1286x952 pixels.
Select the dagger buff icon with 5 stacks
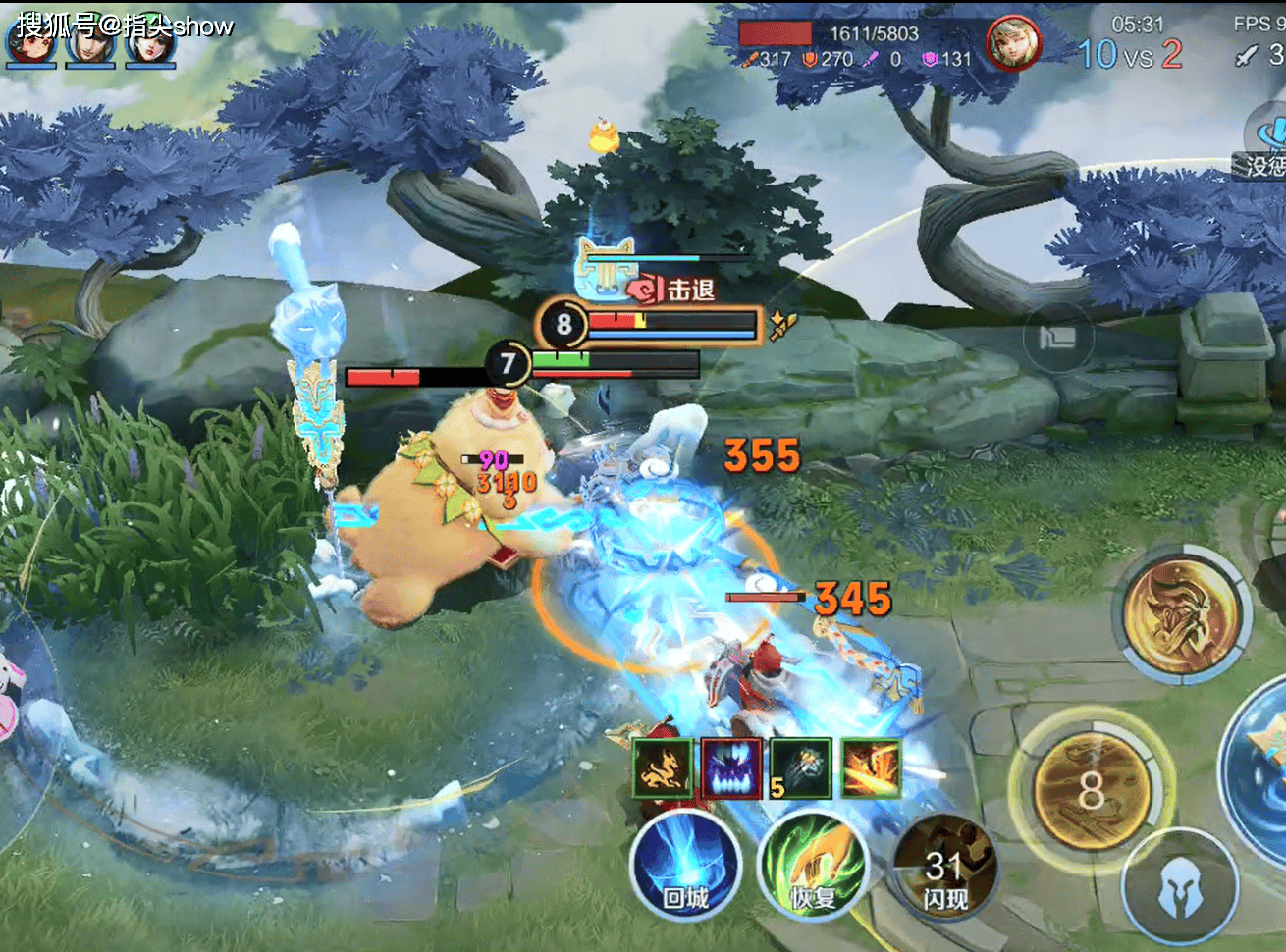pyautogui.click(x=800, y=768)
